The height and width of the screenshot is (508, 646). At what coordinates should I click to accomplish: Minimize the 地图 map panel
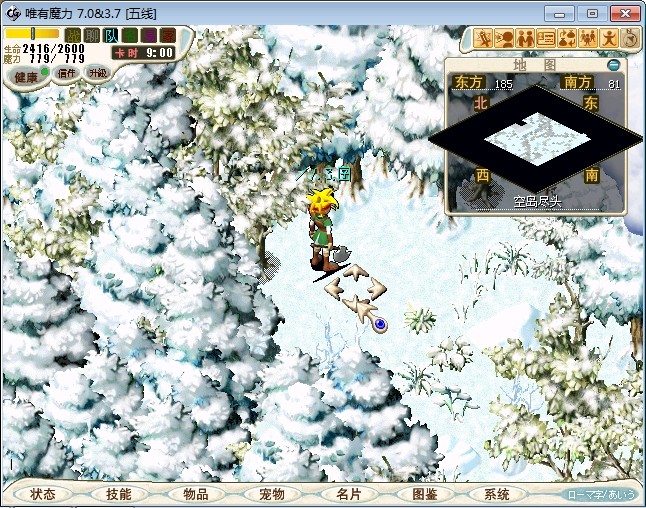tap(614, 65)
